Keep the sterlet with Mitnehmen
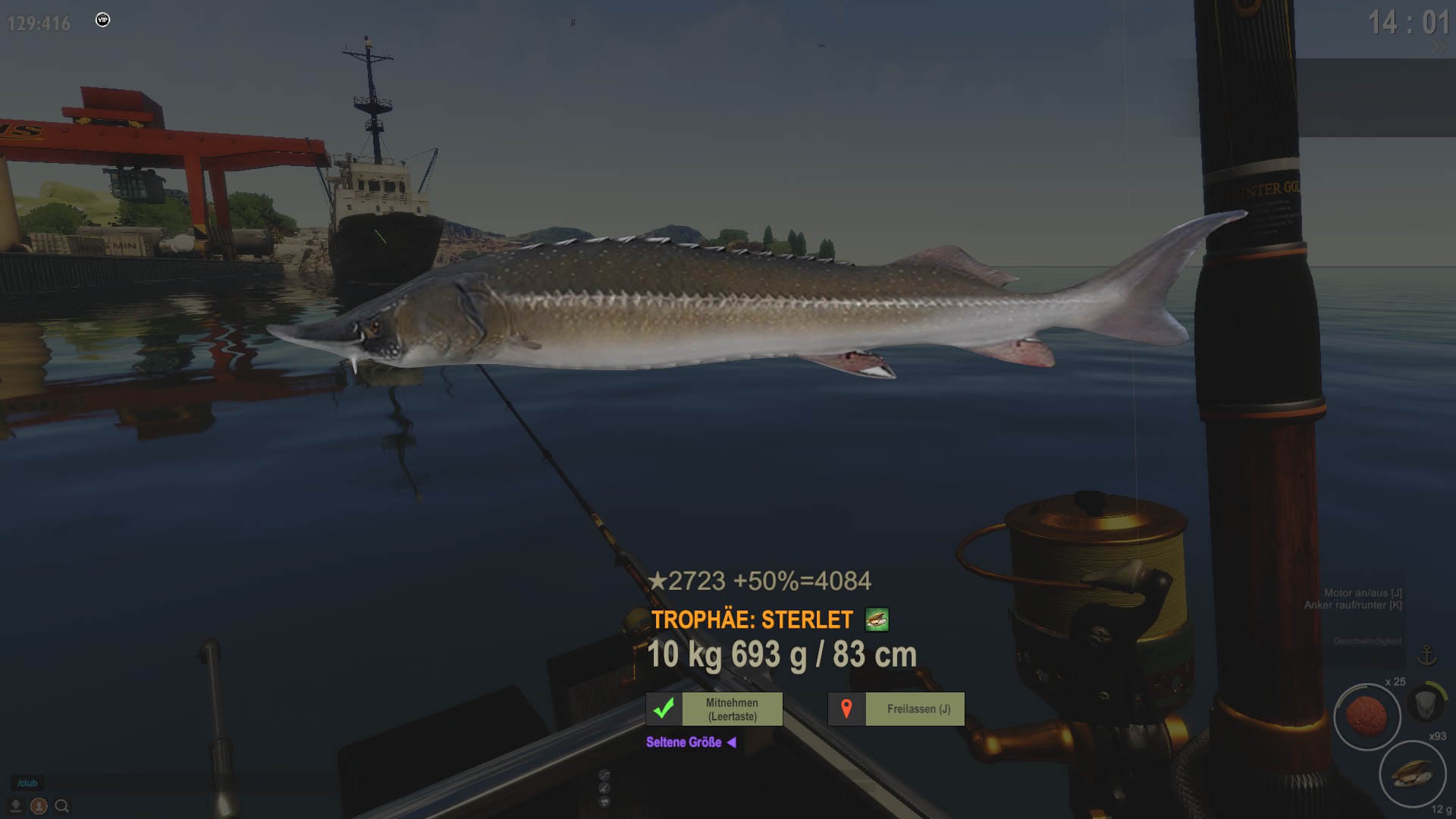 tap(714, 709)
